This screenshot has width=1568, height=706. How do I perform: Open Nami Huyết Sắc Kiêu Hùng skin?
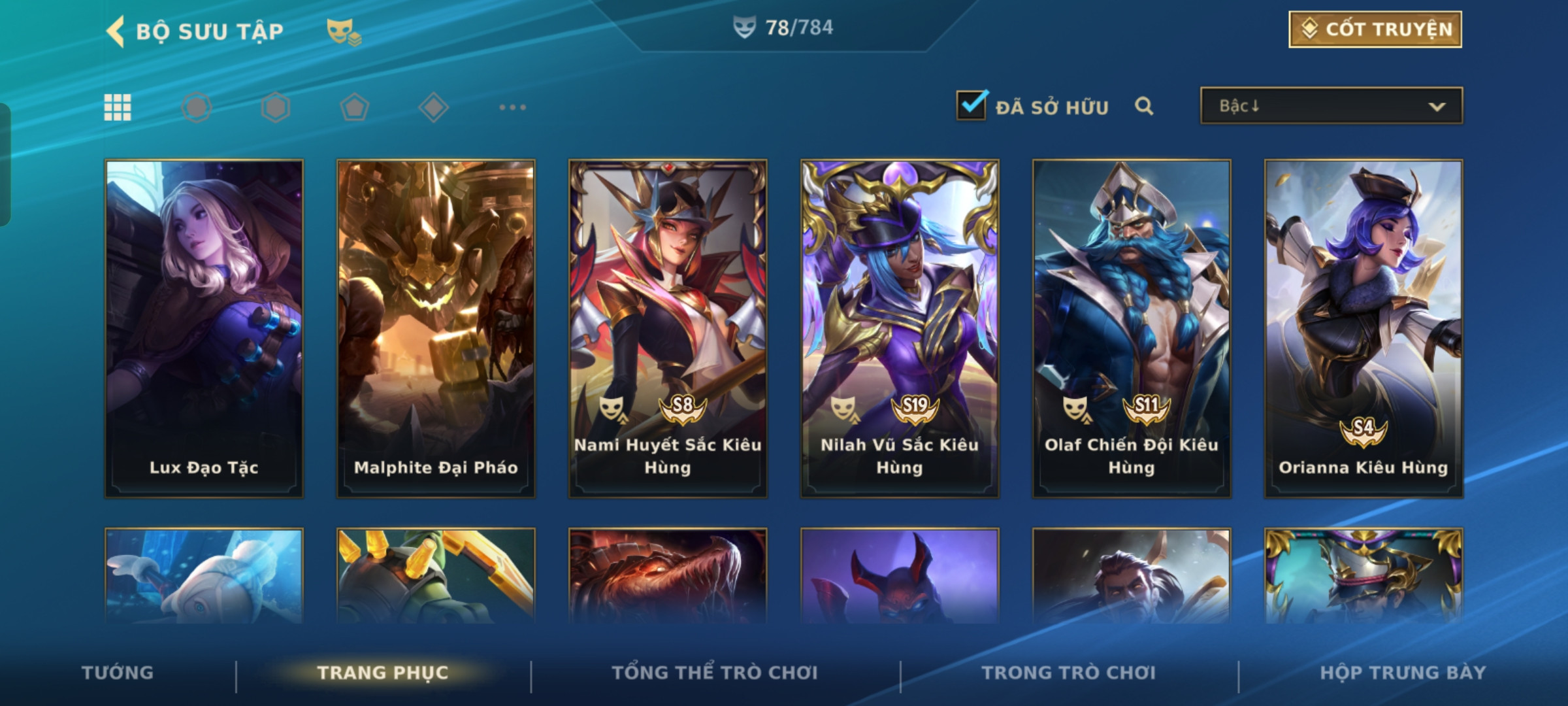pyautogui.click(x=668, y=328)
